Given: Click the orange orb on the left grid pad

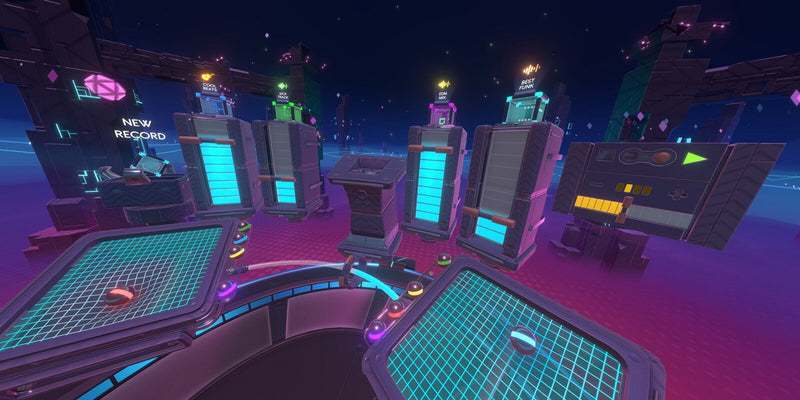Looking at the screenshot, I should click(120, 294).
